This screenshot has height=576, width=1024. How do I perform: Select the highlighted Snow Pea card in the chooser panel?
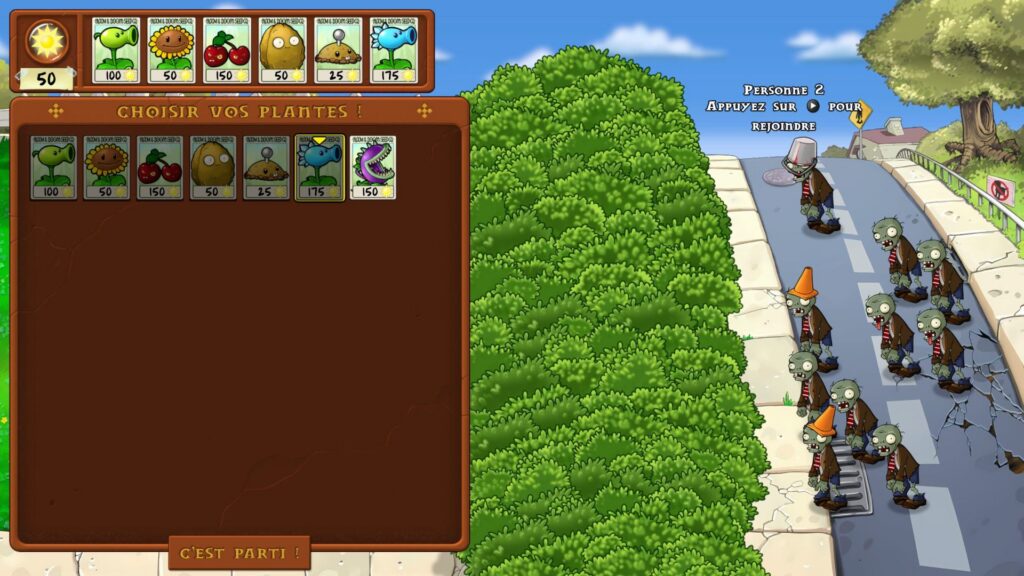pyautogui.click(x=320, y=168)
